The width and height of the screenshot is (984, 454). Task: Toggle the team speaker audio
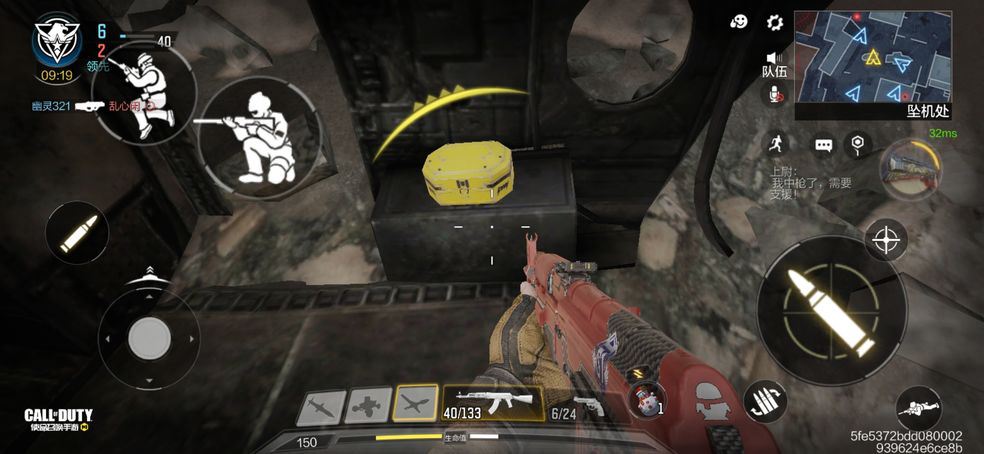[x=774, y=59]
